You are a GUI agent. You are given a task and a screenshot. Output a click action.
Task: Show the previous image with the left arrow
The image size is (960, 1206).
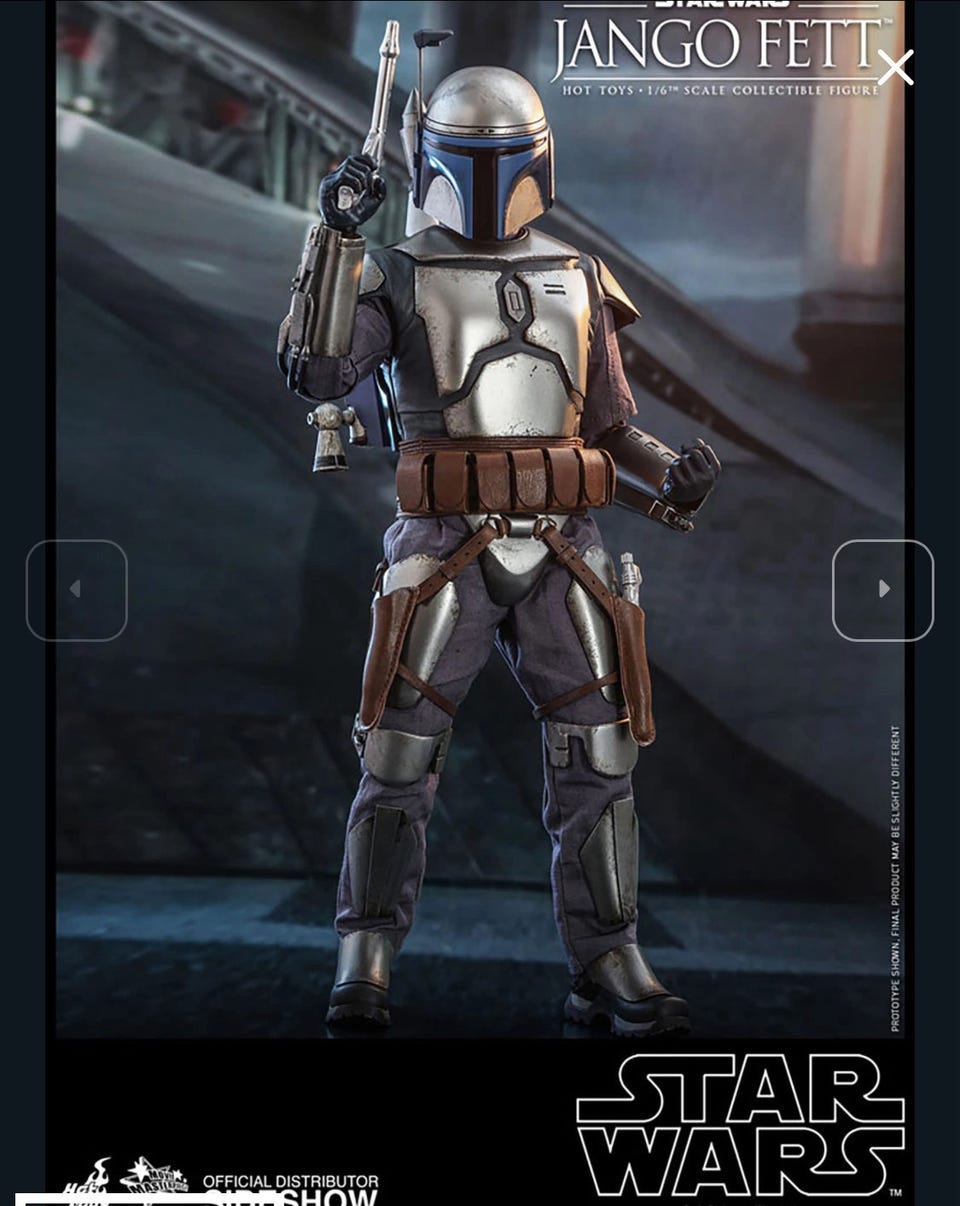click(76, 590)
